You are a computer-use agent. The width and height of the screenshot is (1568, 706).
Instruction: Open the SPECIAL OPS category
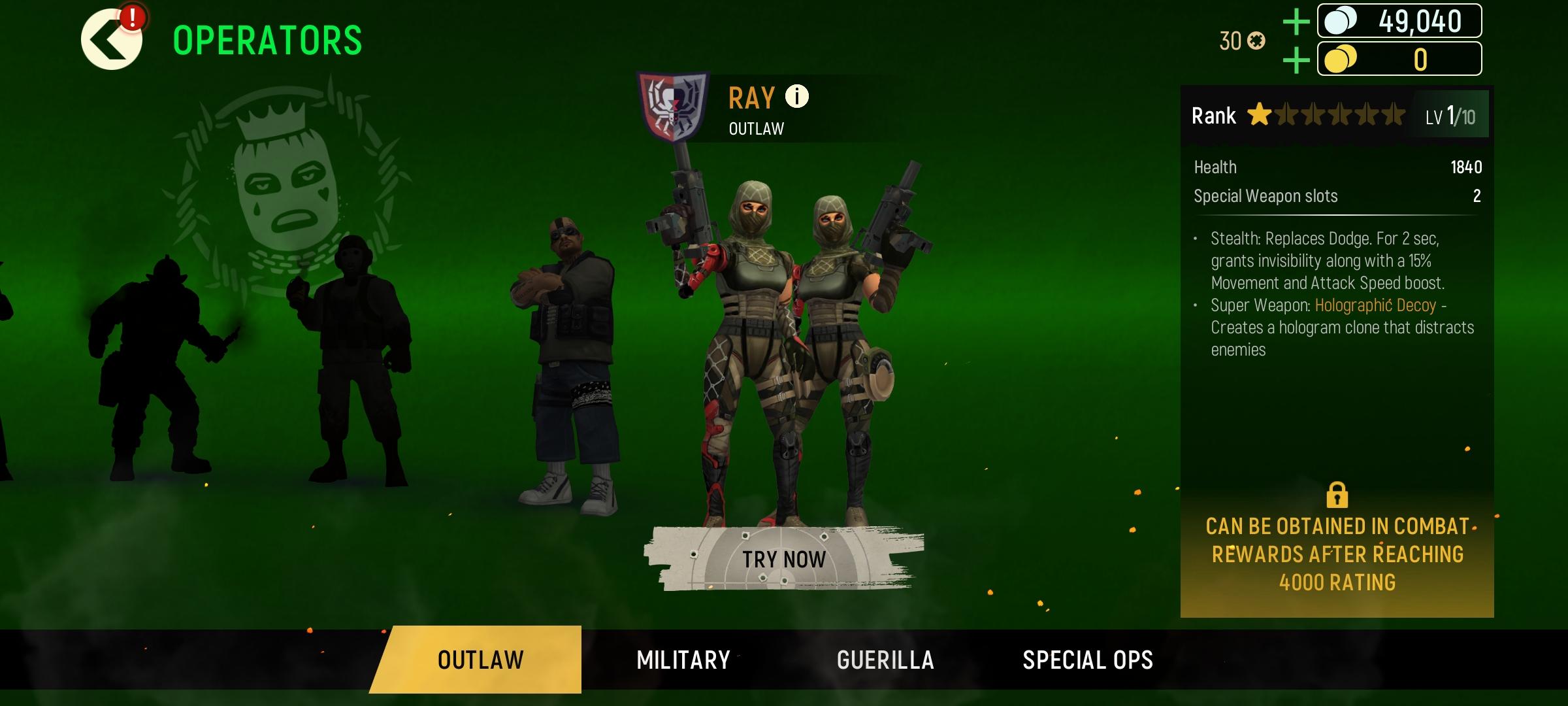[x=1088, y=660]
